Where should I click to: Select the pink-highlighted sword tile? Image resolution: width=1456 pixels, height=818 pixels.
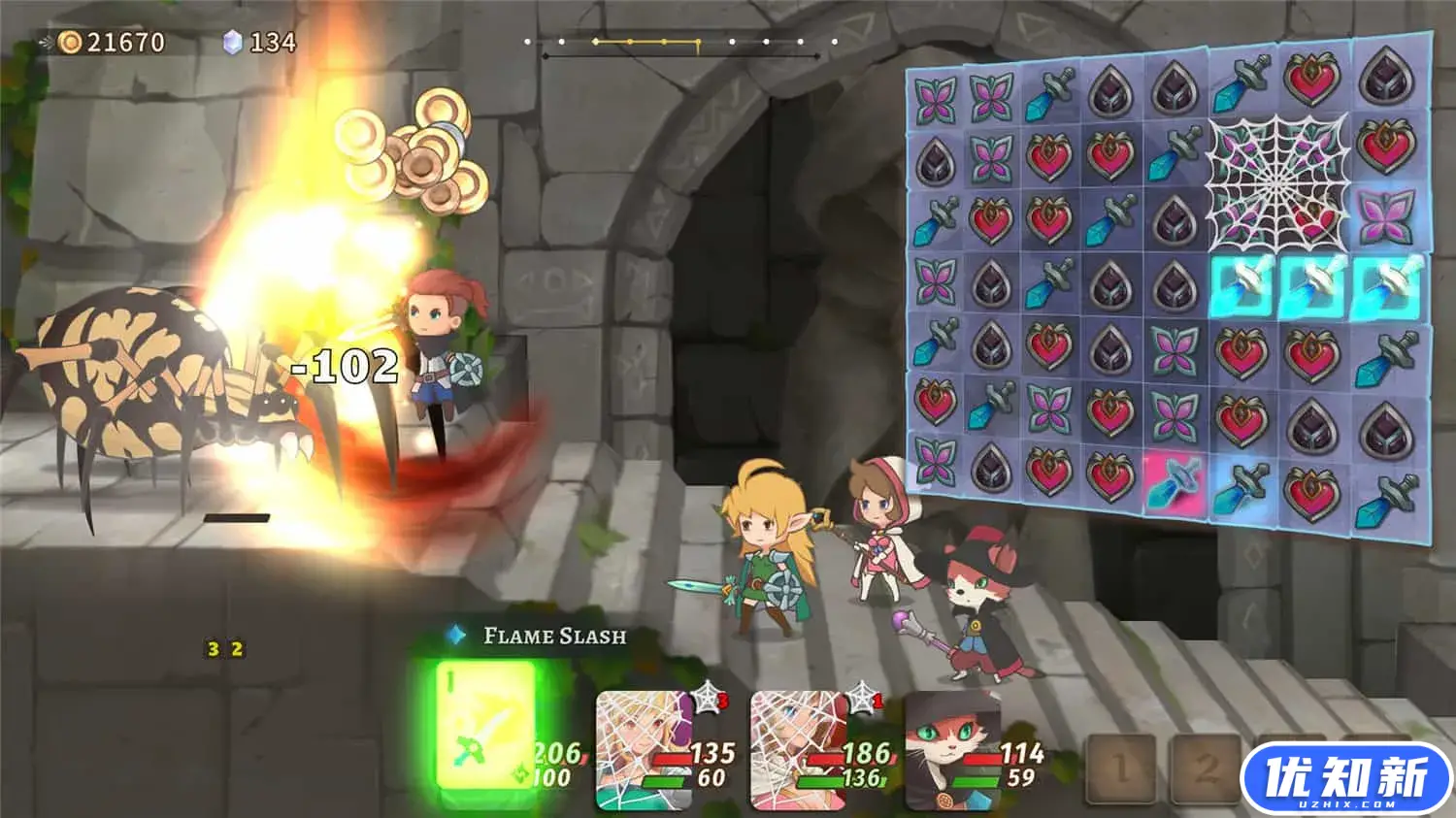(x=1175, y=480)
